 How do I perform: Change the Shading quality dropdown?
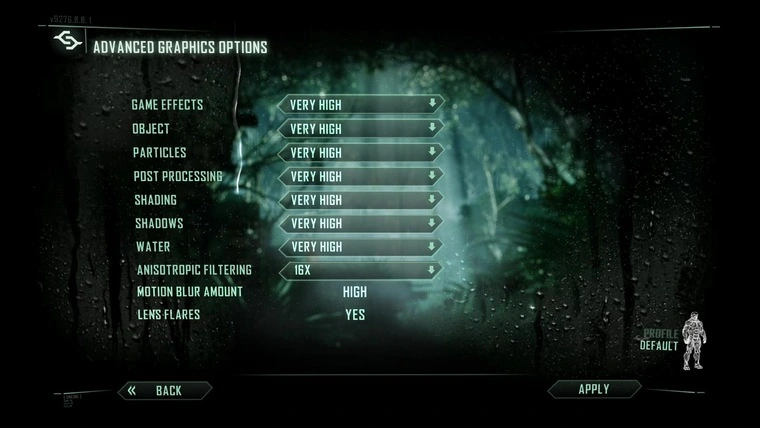(x=361, y=199)
